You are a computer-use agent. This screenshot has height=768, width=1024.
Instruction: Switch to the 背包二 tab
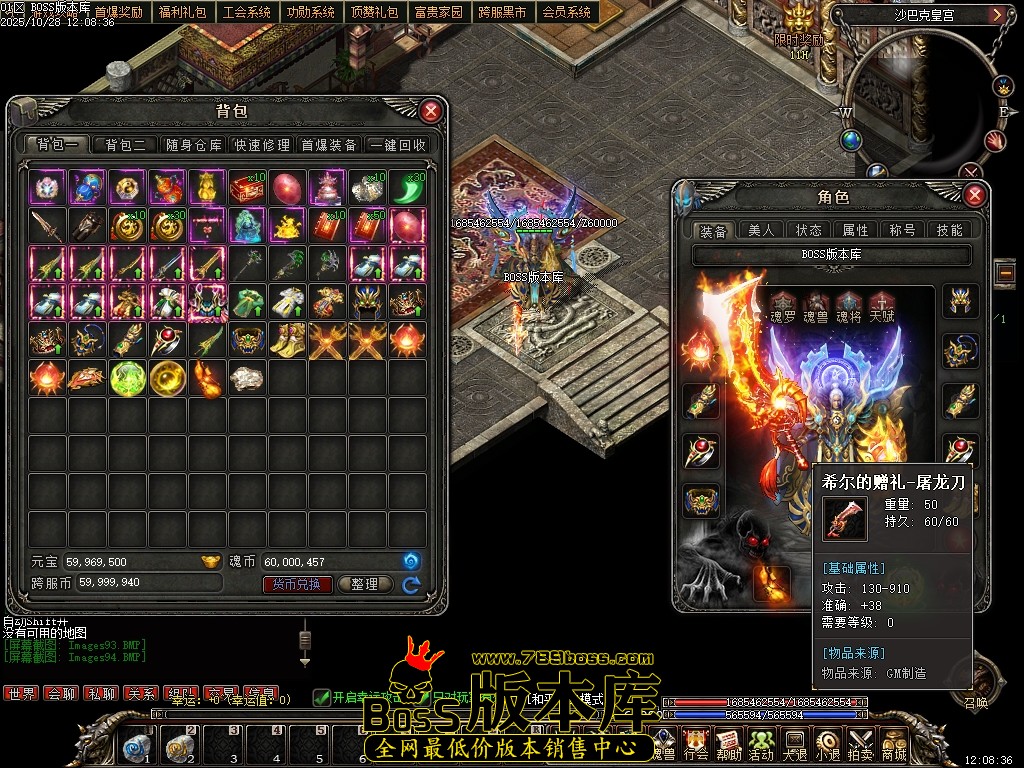point(126,145)
